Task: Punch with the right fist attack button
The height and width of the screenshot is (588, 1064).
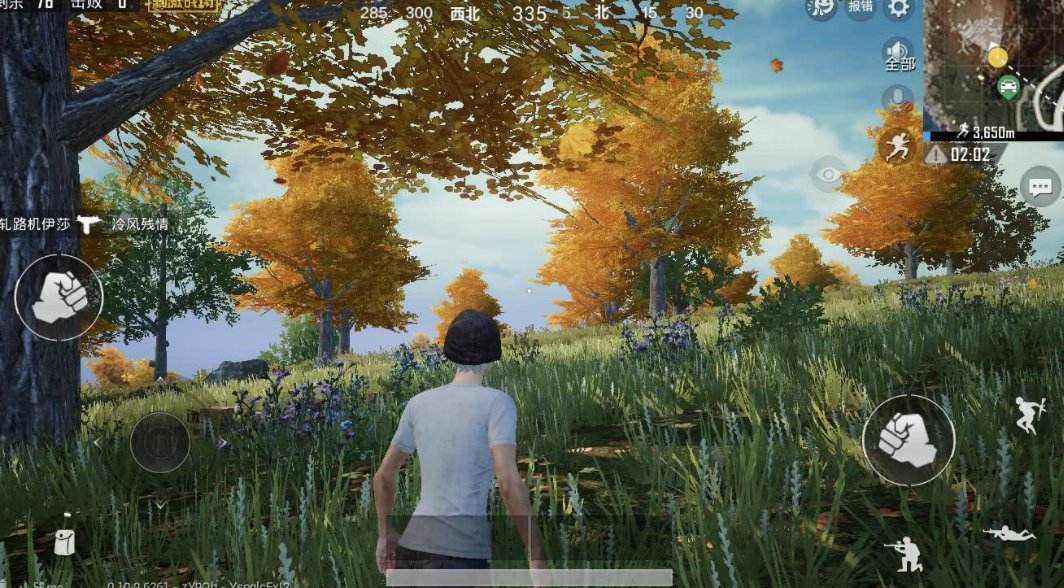Action: click(x=908, y=440)
